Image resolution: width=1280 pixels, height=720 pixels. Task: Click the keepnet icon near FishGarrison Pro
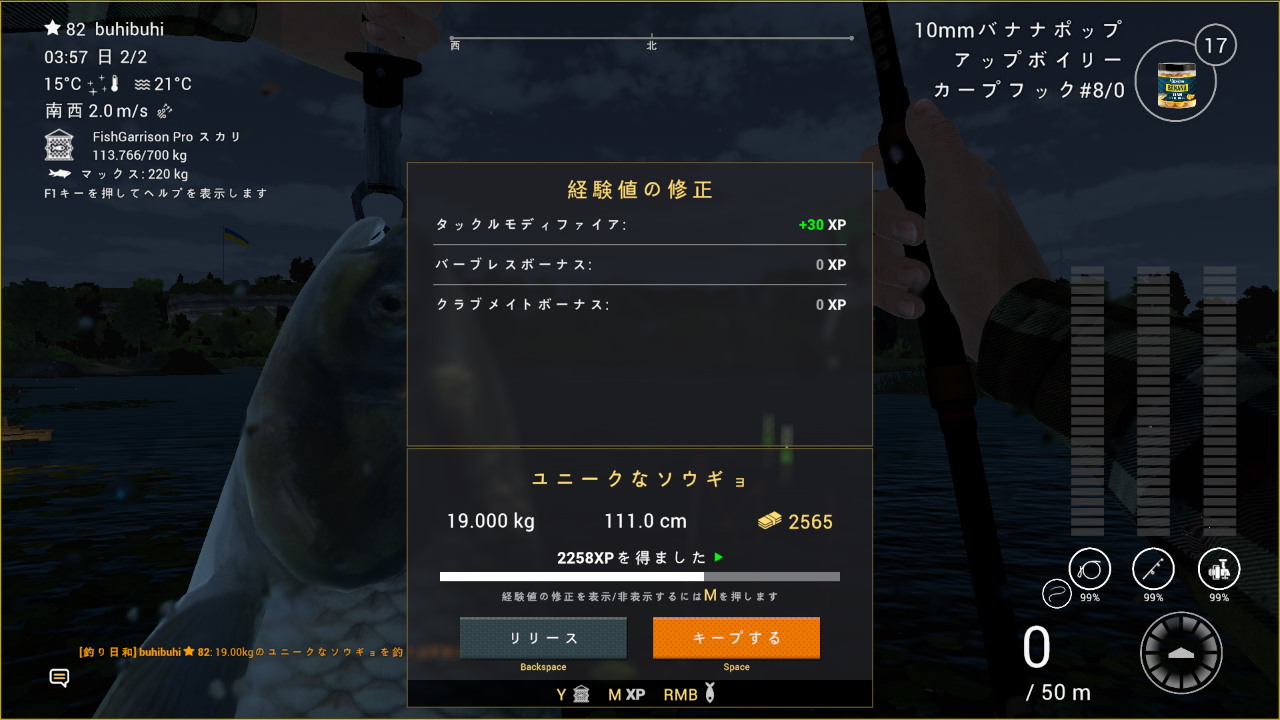click(57, 146)
